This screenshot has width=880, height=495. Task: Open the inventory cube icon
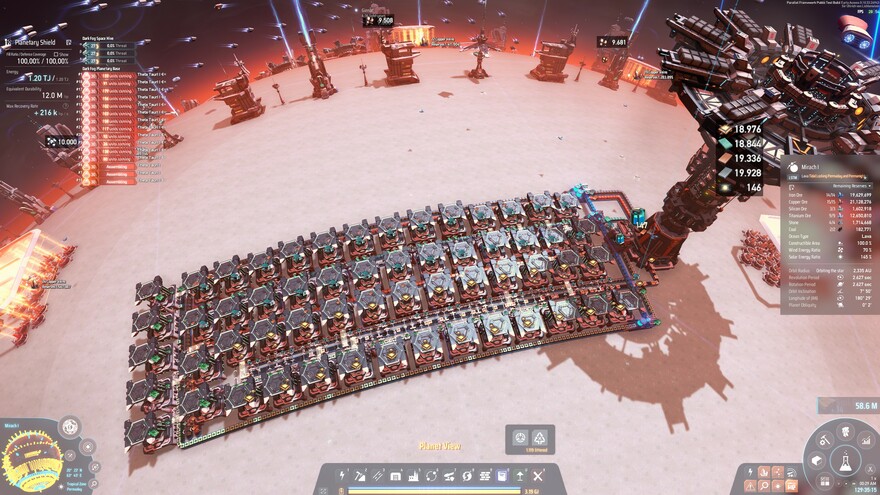tap(816, 461)
